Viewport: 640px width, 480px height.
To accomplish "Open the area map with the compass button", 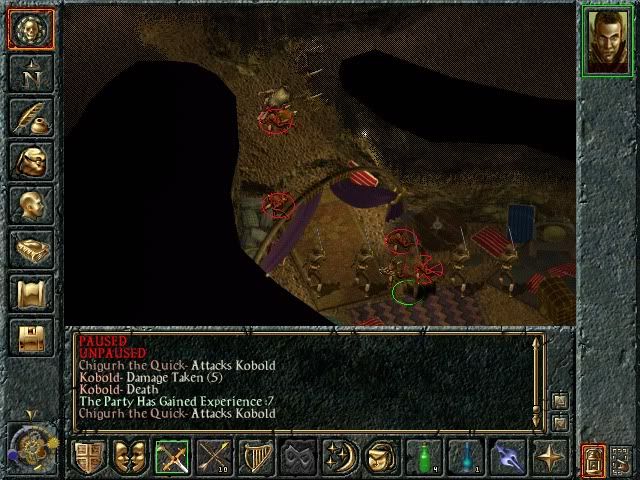I will point(30,73).
